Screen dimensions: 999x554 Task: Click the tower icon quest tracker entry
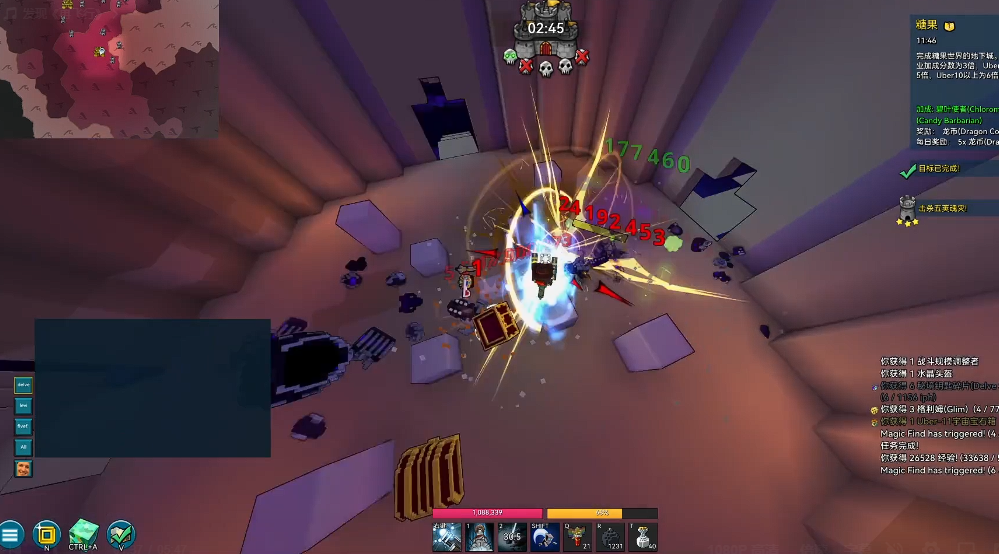click(x=908, y=209)
